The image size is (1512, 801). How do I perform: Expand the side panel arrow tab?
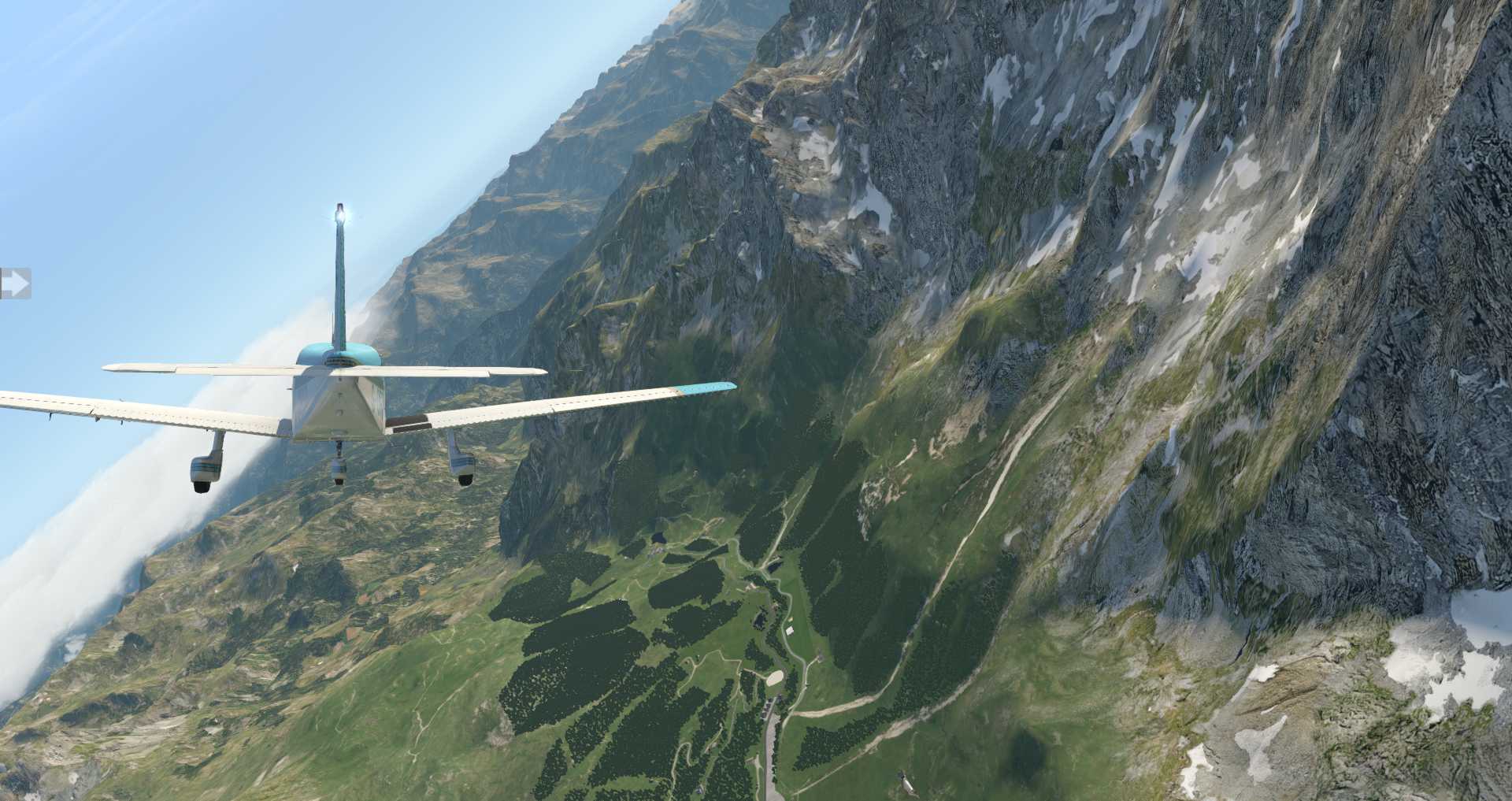click(x=14, y=284)
